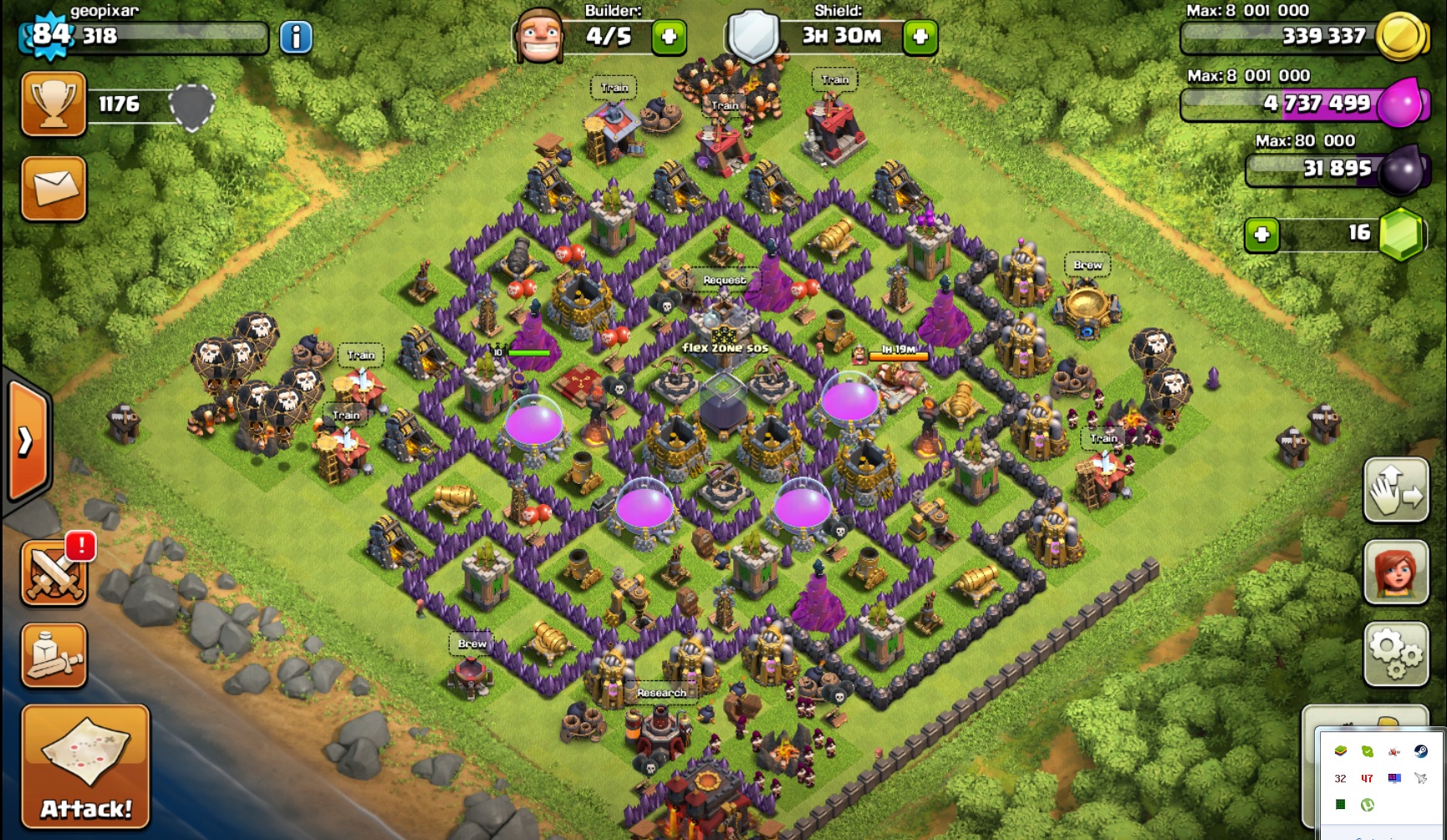Screen dimensions: 1447x840
Task: Select the red-haired character button
Action: [x=1396, y=573]
